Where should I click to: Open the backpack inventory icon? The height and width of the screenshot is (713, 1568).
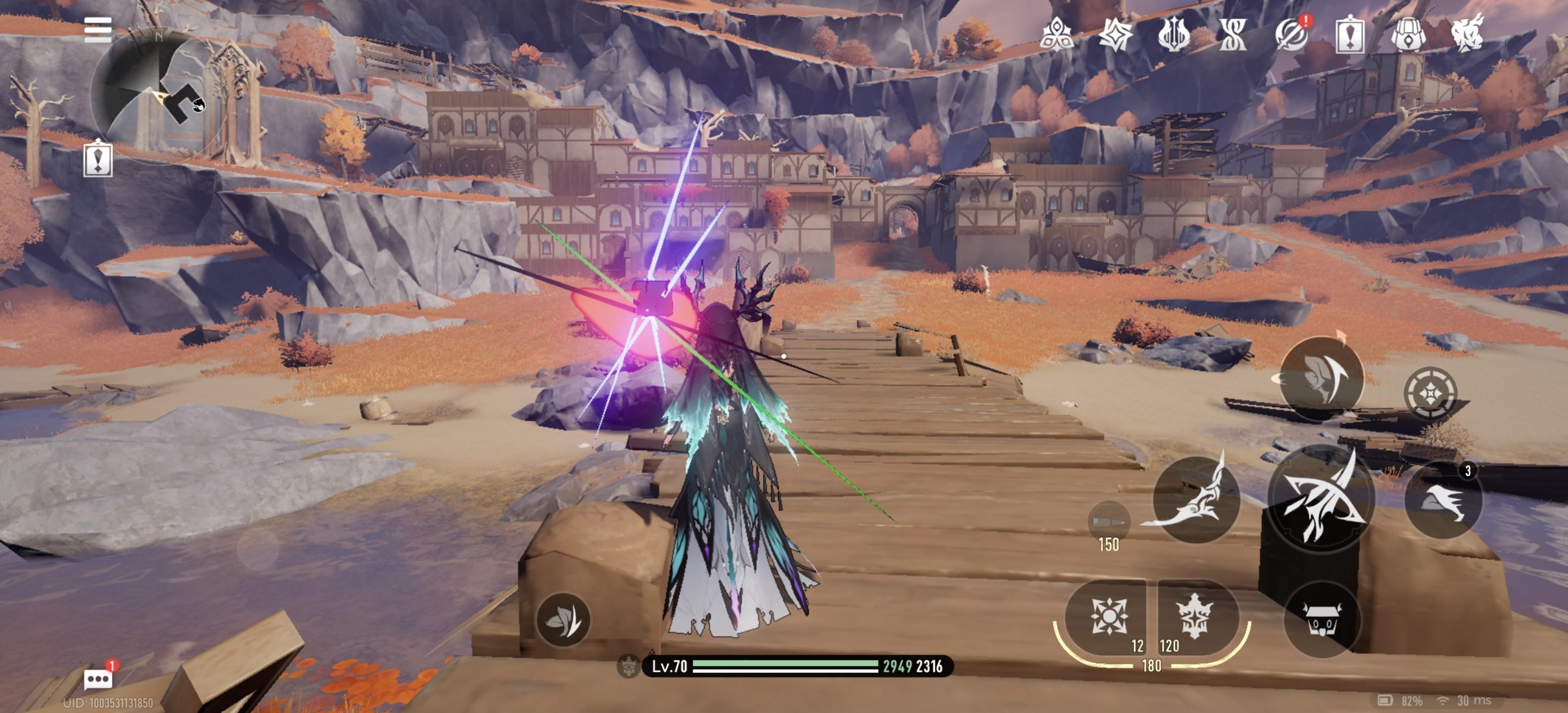tap(1408, 34)
